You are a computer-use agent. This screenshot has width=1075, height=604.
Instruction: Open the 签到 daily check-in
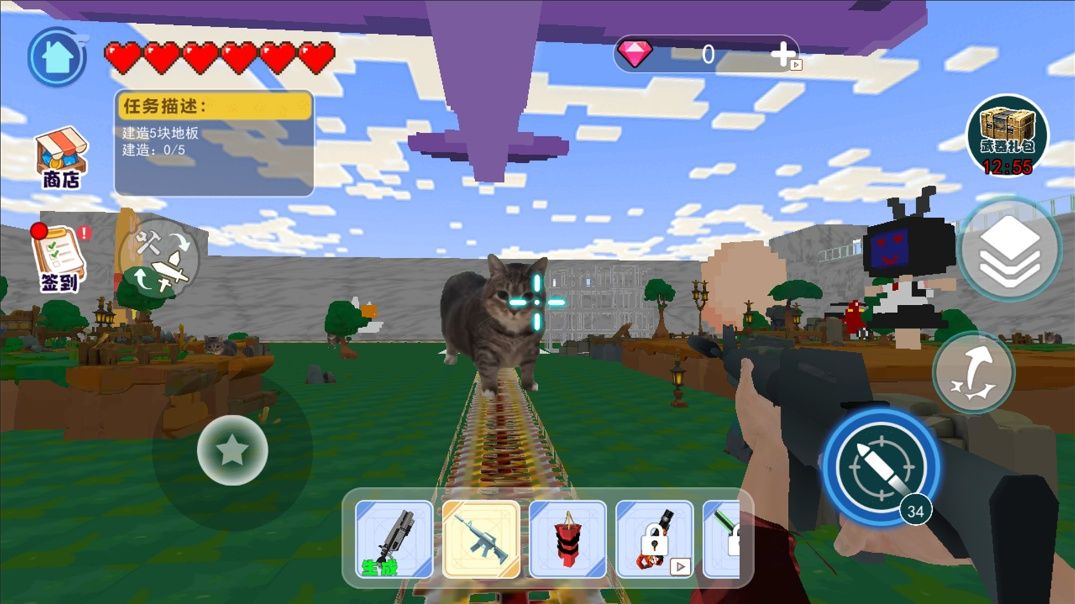[58, 258]
